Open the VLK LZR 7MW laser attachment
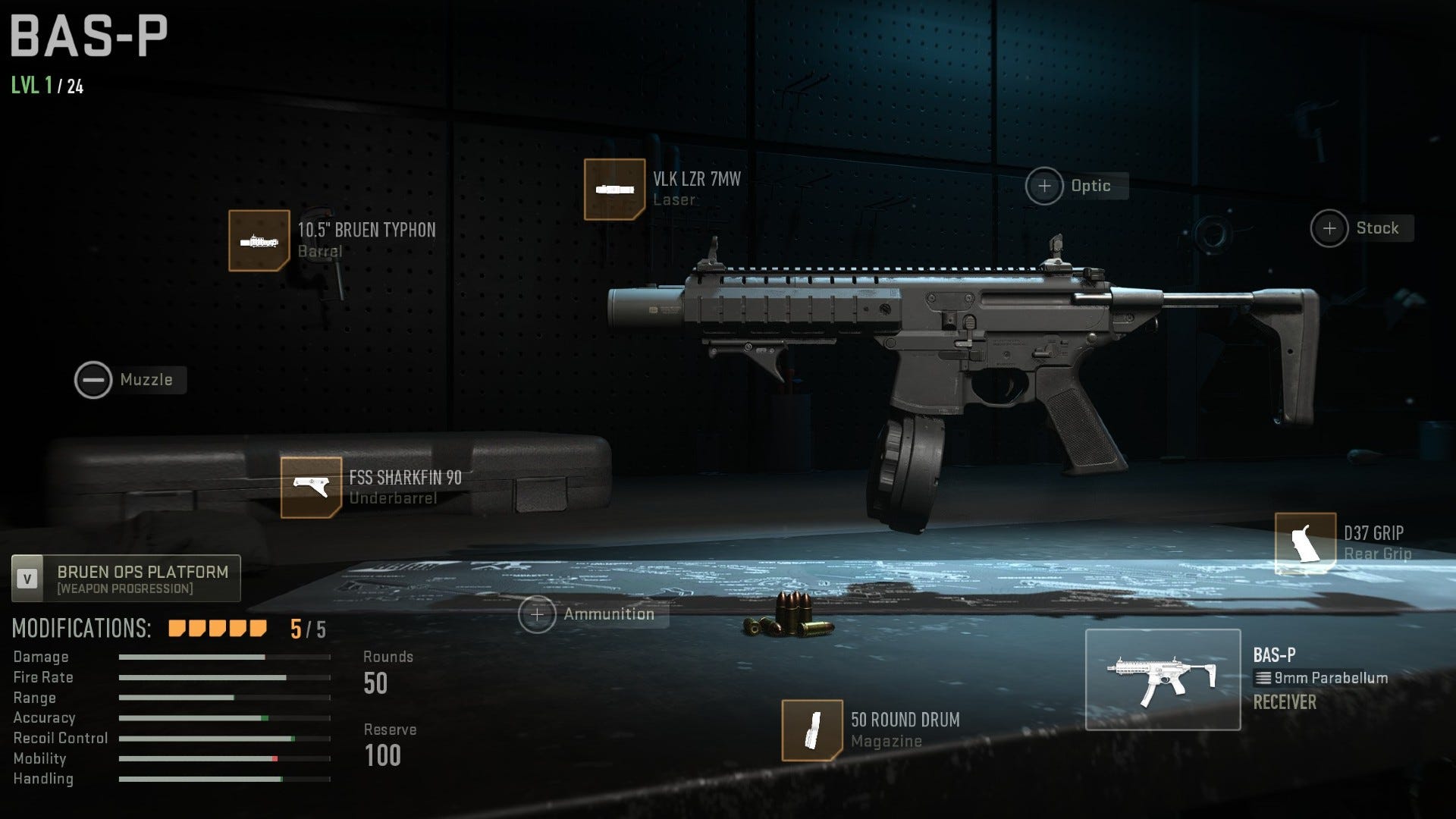The width and height of the screenshot is (1456, 819). [x=614, y=188]
